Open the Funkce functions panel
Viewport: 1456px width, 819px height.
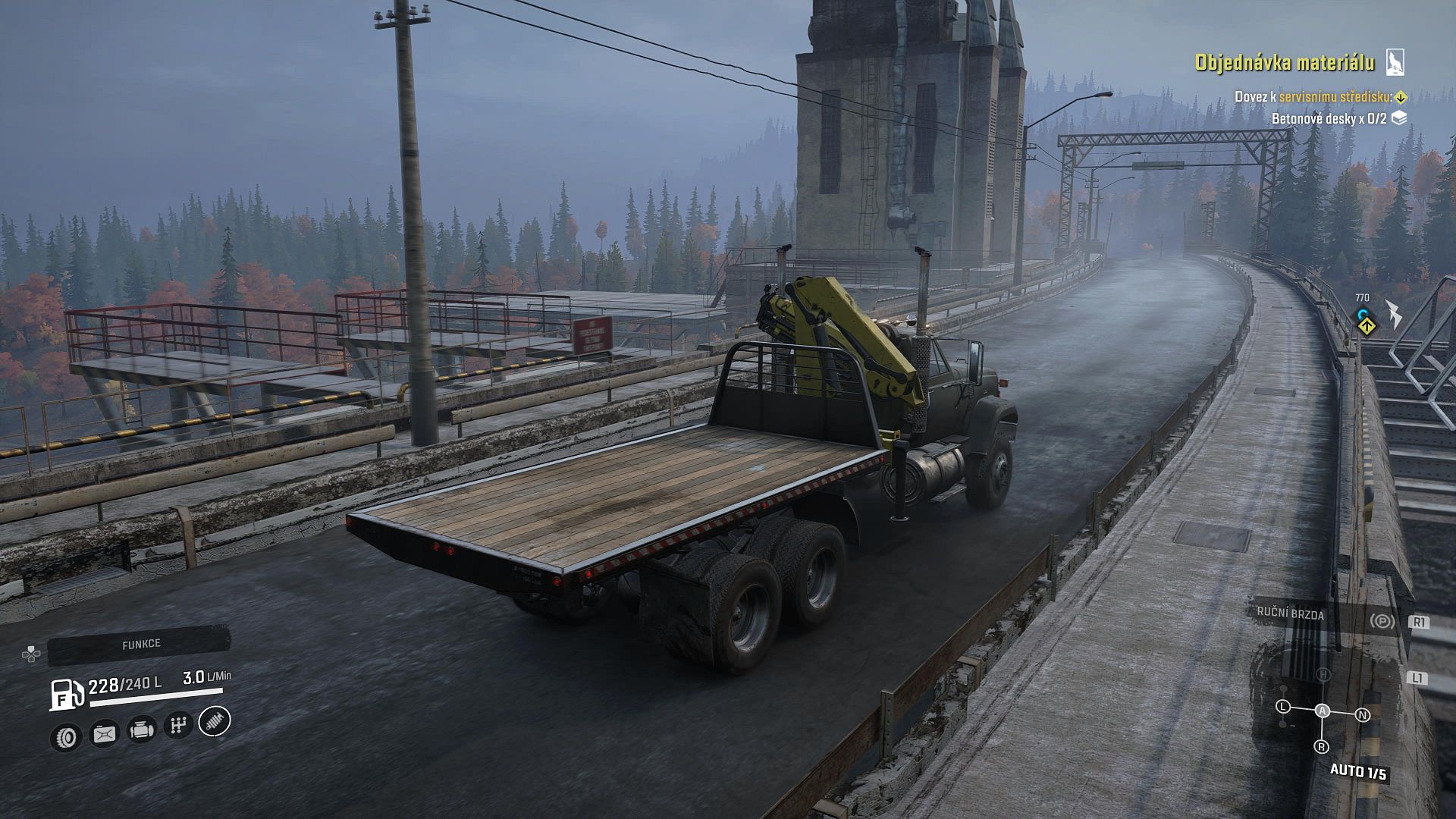[140, 645]
